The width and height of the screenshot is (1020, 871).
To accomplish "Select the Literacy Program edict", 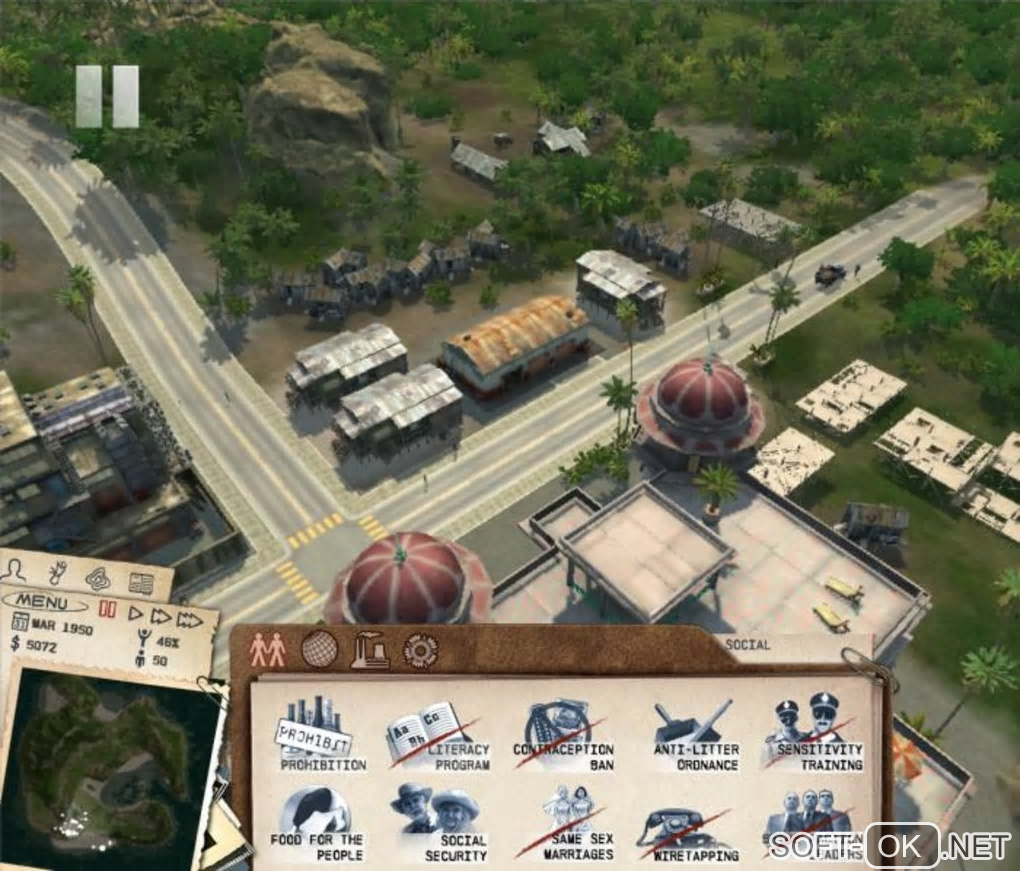I will [439, 736].
